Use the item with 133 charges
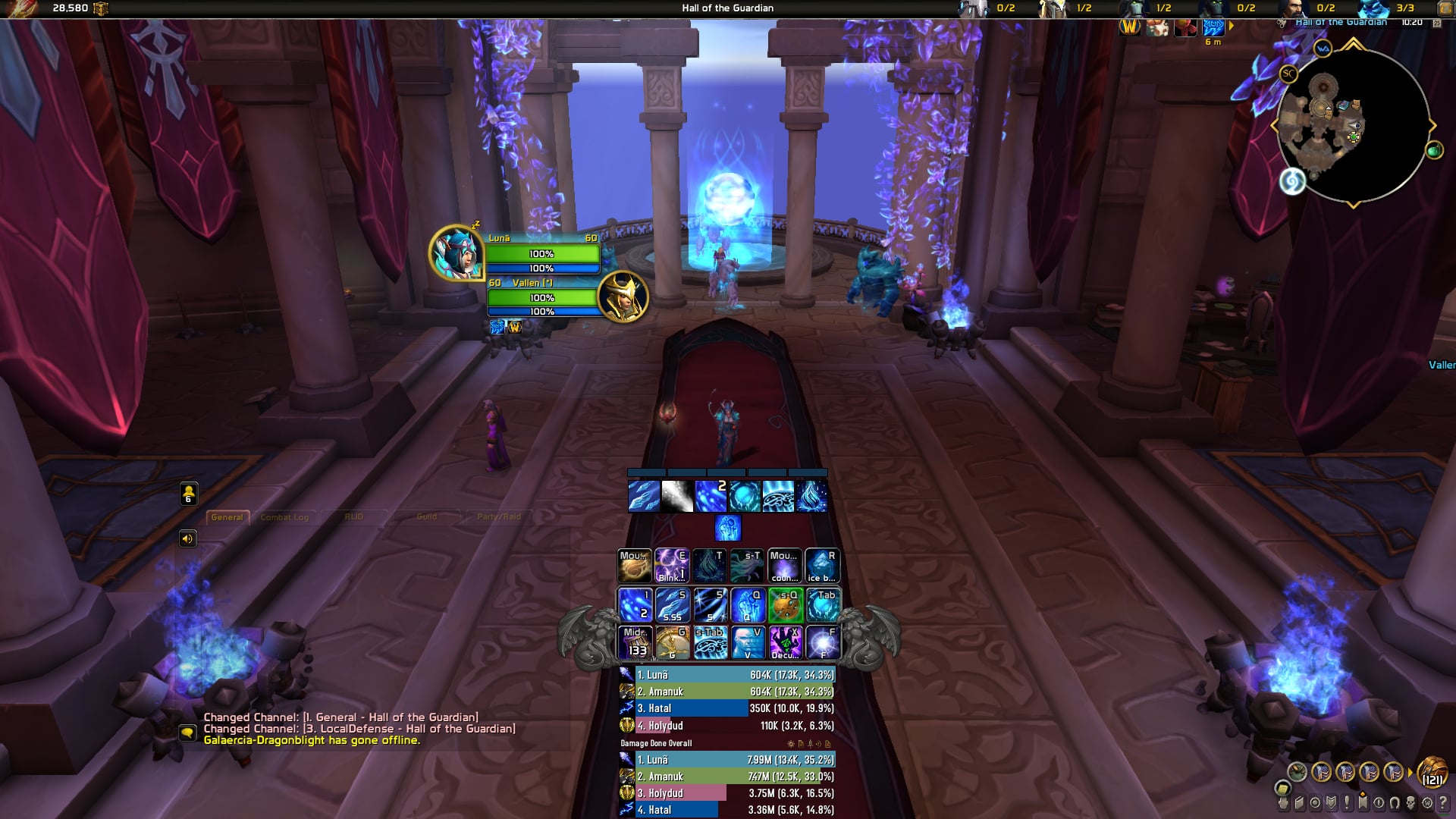 (635, 643)
